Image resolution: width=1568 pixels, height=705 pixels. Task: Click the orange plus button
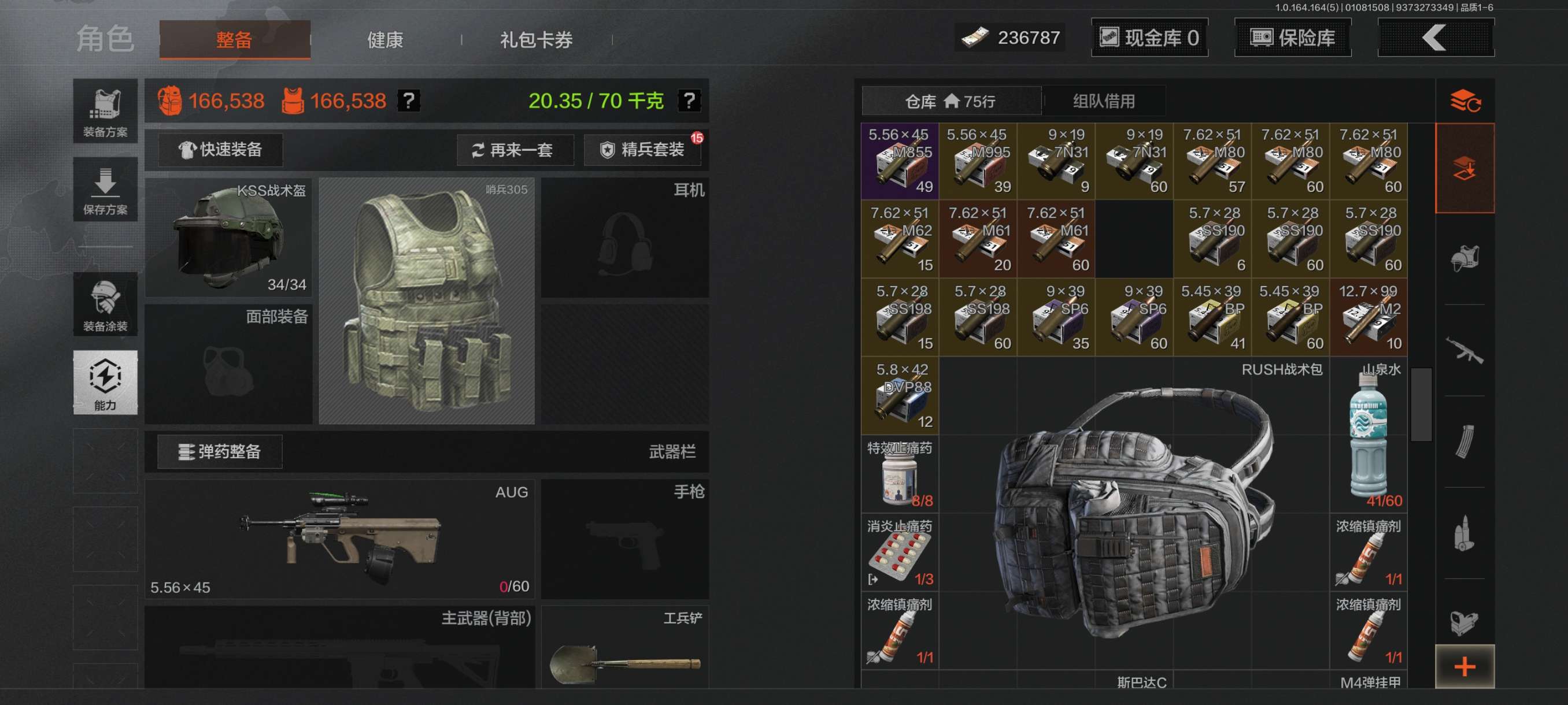point(1464,667)
